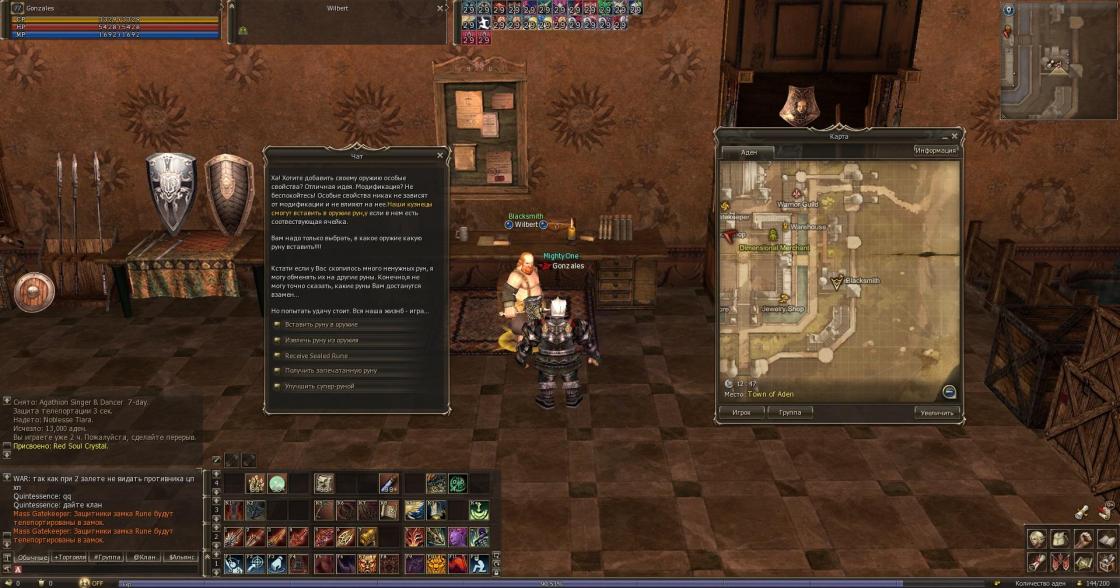Screen dimensions: 1120x588
Task: Switch to the $Альянс chat tab
Action: [x=182, y=557]
